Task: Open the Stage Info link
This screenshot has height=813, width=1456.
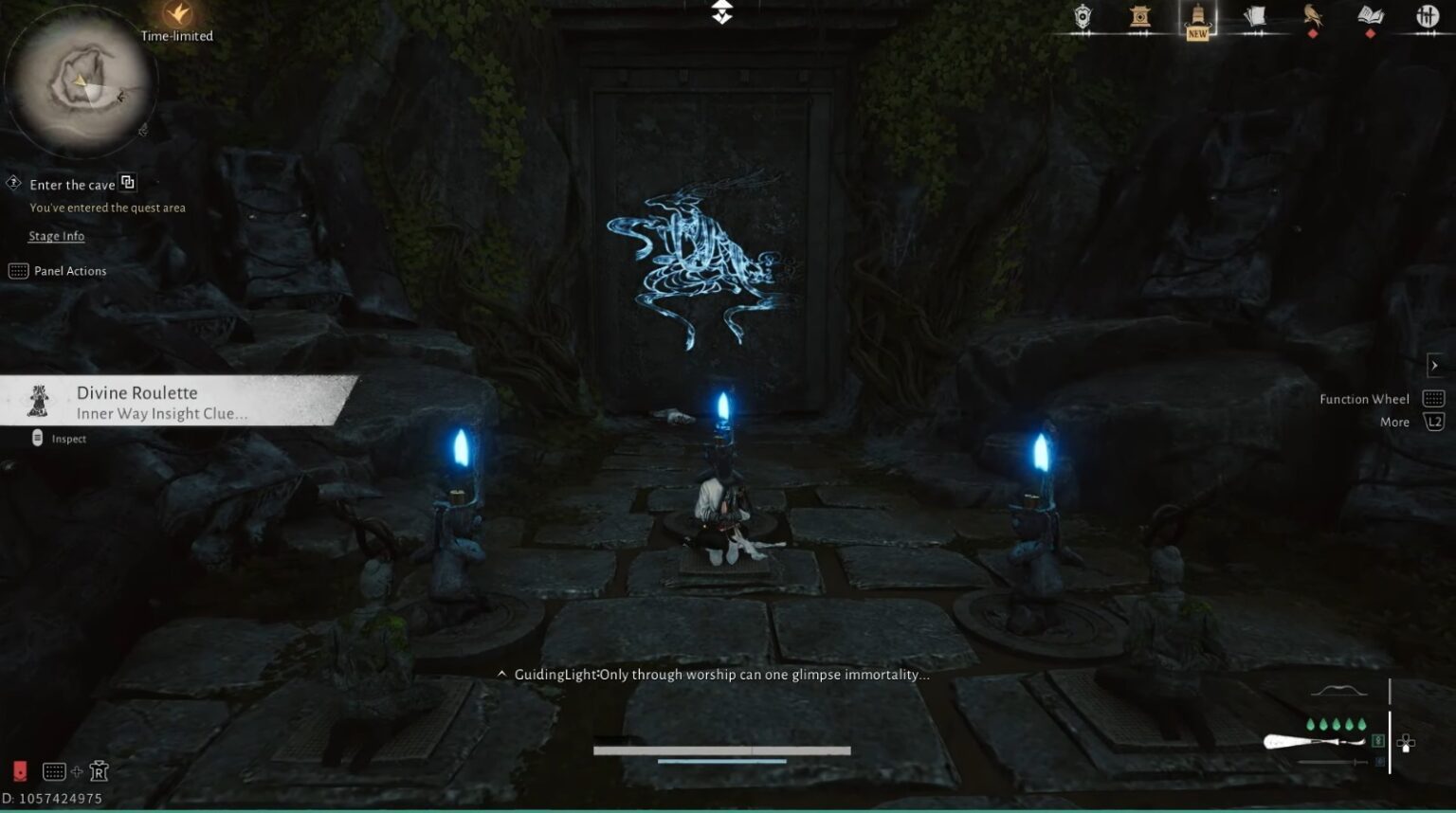Action: point(56,235)
